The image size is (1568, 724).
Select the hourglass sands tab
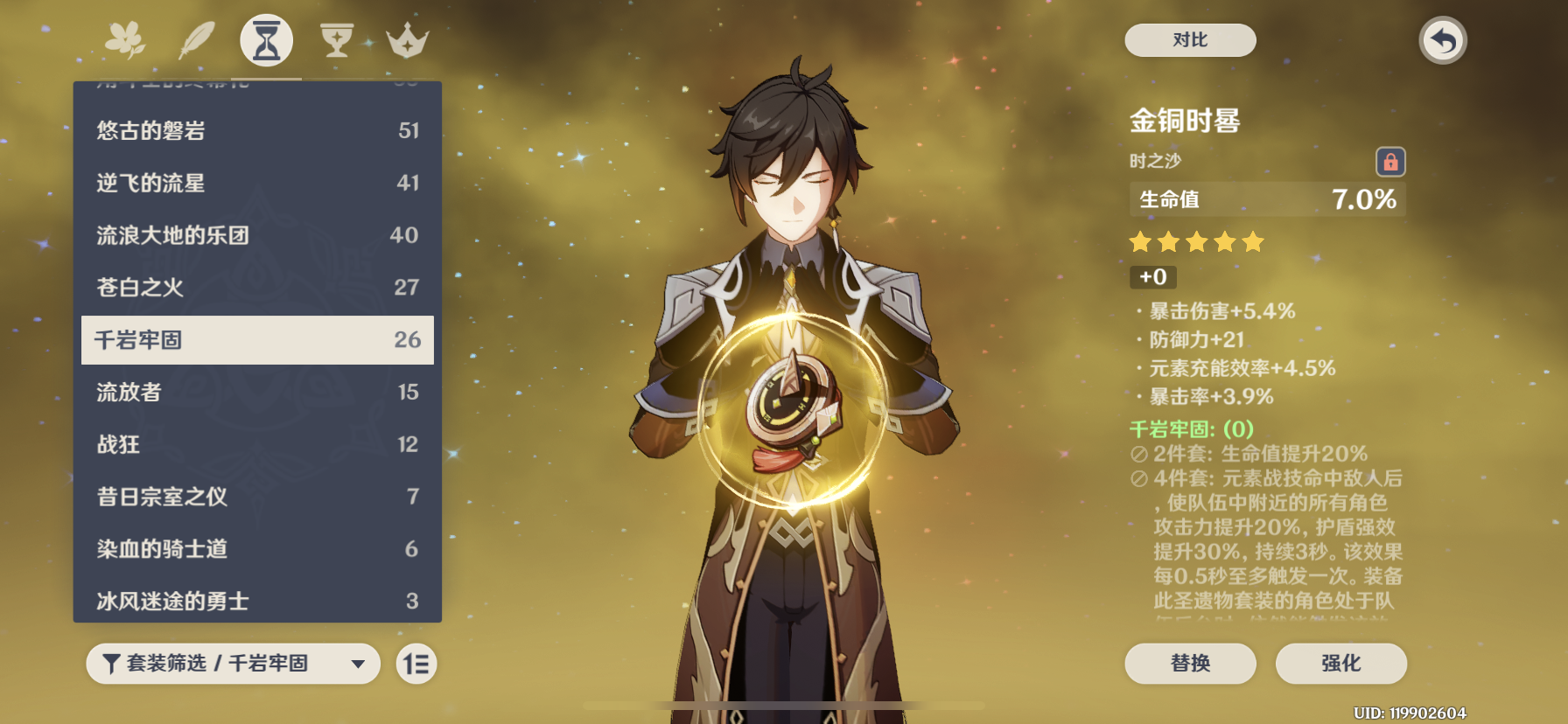pos(266,41)
